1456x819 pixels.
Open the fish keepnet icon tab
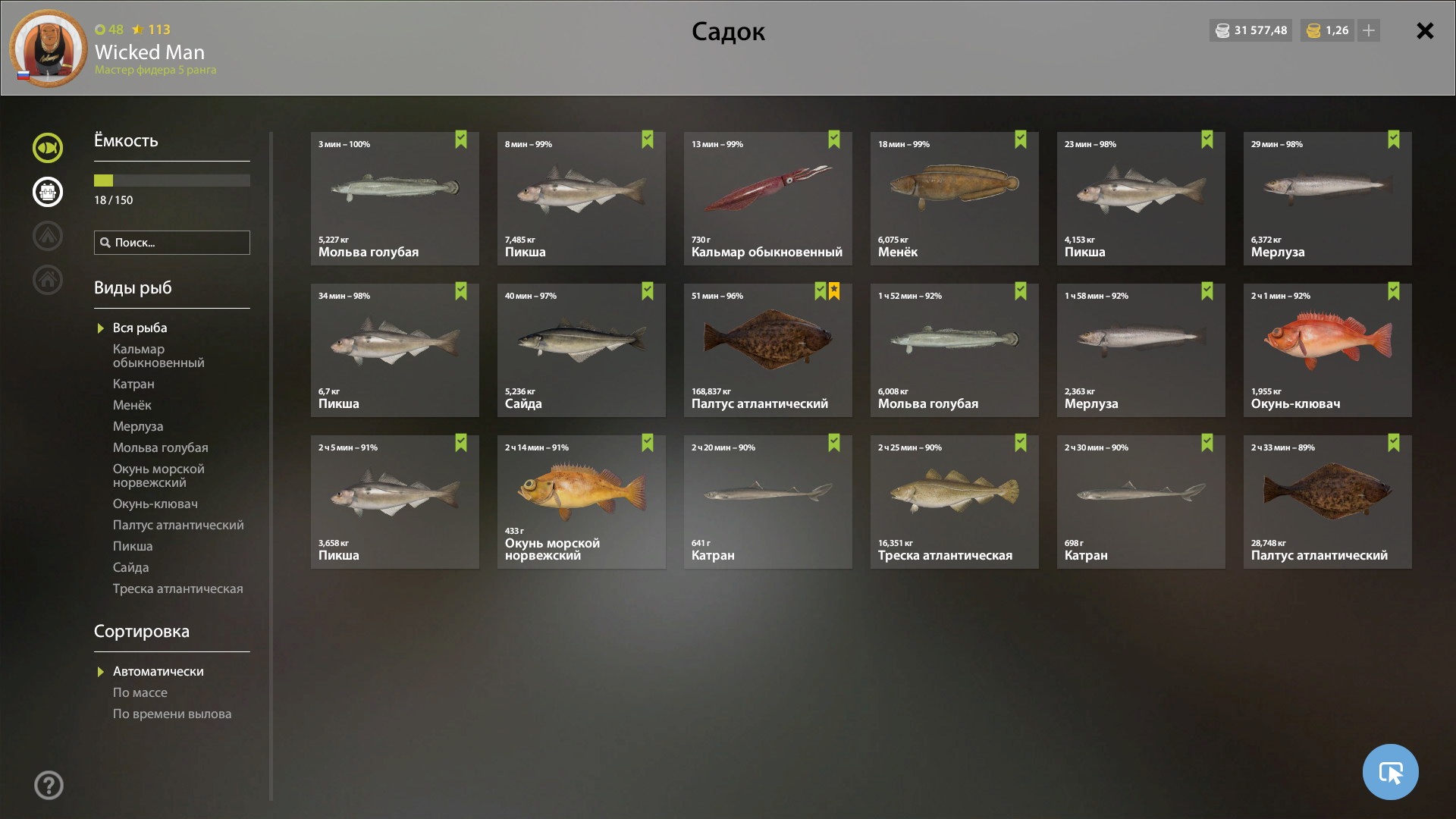(x=48, y=148)
